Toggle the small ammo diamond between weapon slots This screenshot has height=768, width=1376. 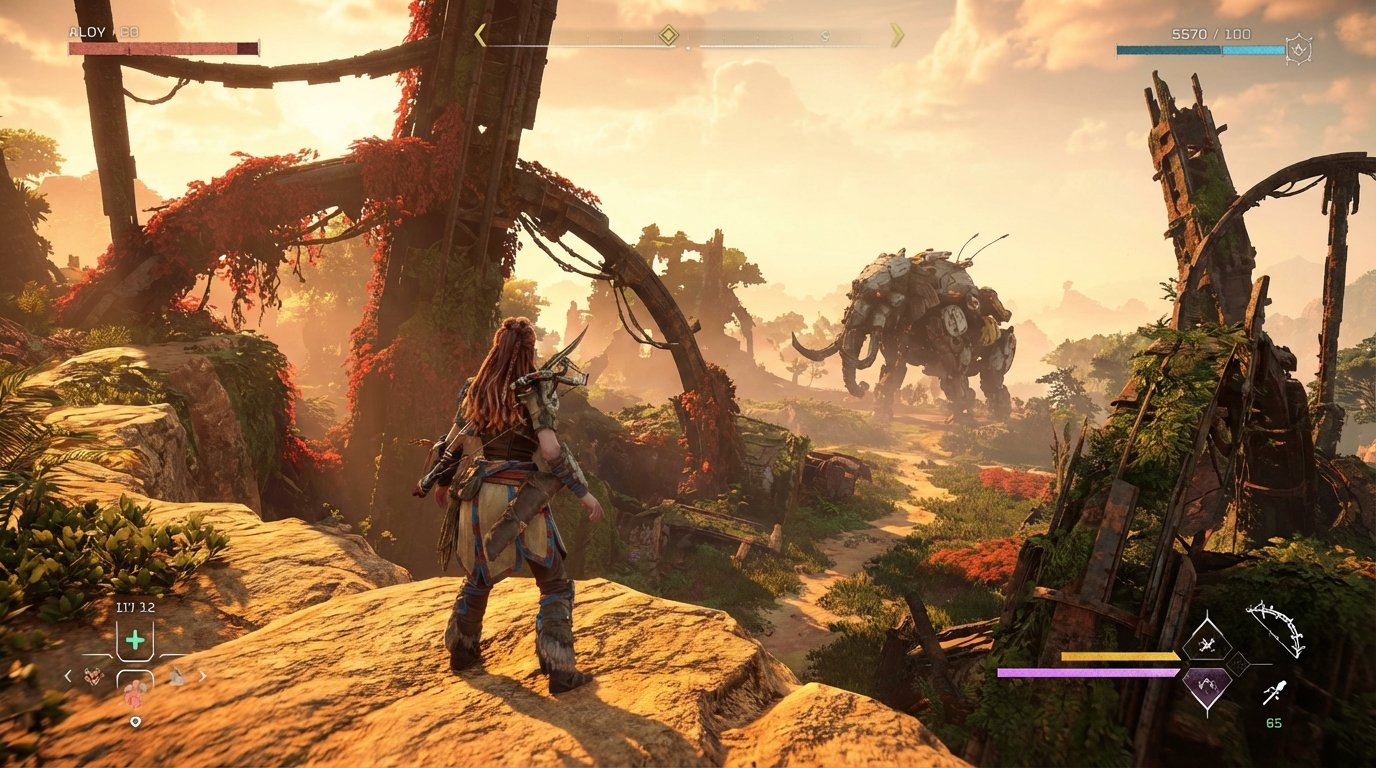(x=1238, y=663)
